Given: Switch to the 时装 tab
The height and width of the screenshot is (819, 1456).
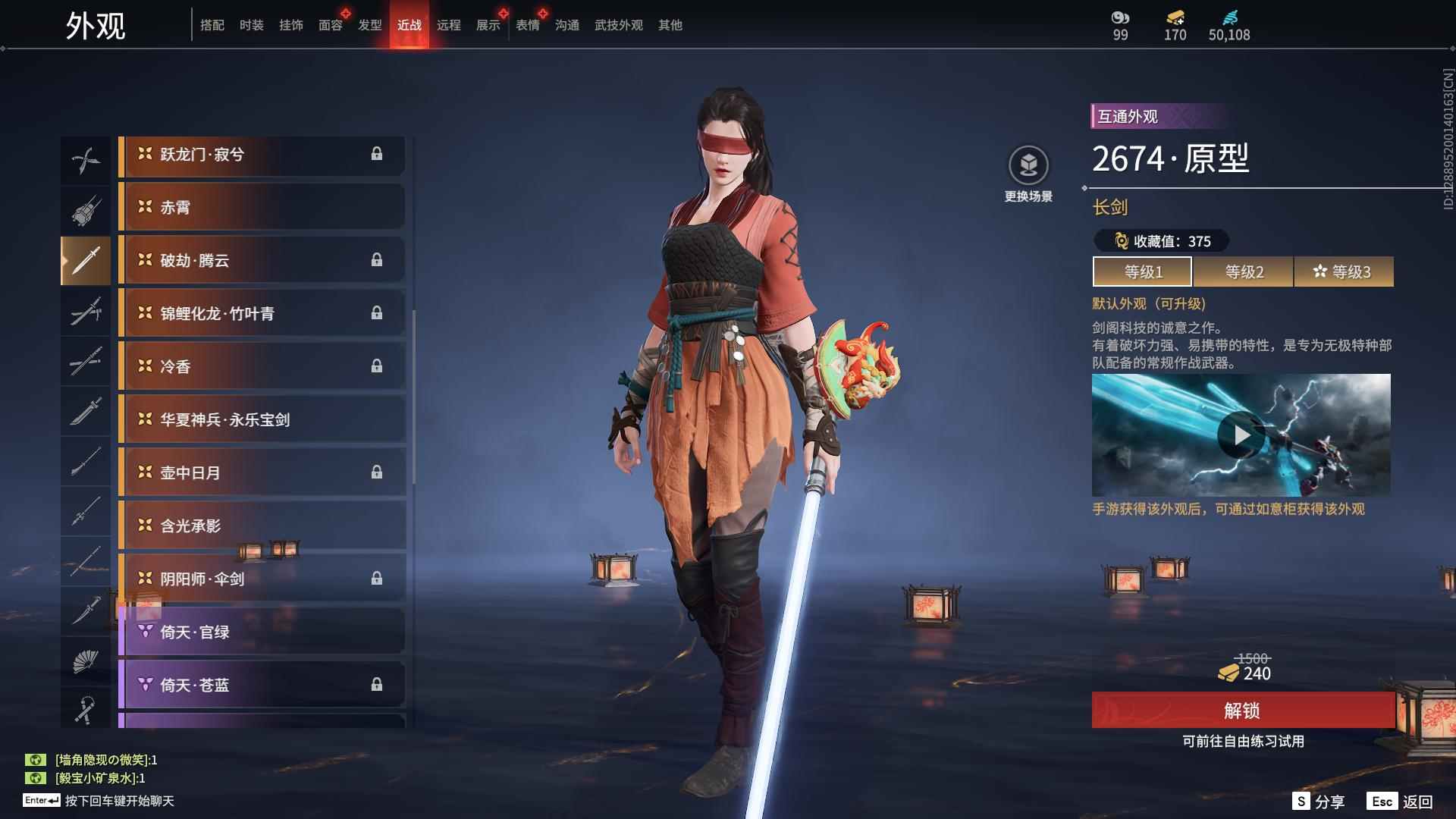Looking at the screenshot, I should point(251,25).
